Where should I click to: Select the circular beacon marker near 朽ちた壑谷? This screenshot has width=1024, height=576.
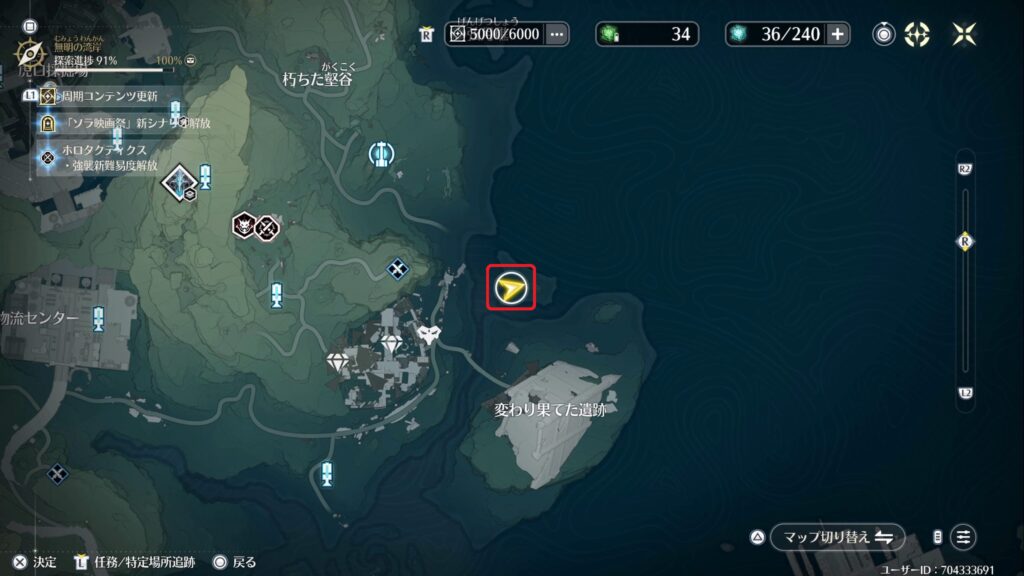pos(381,154)
